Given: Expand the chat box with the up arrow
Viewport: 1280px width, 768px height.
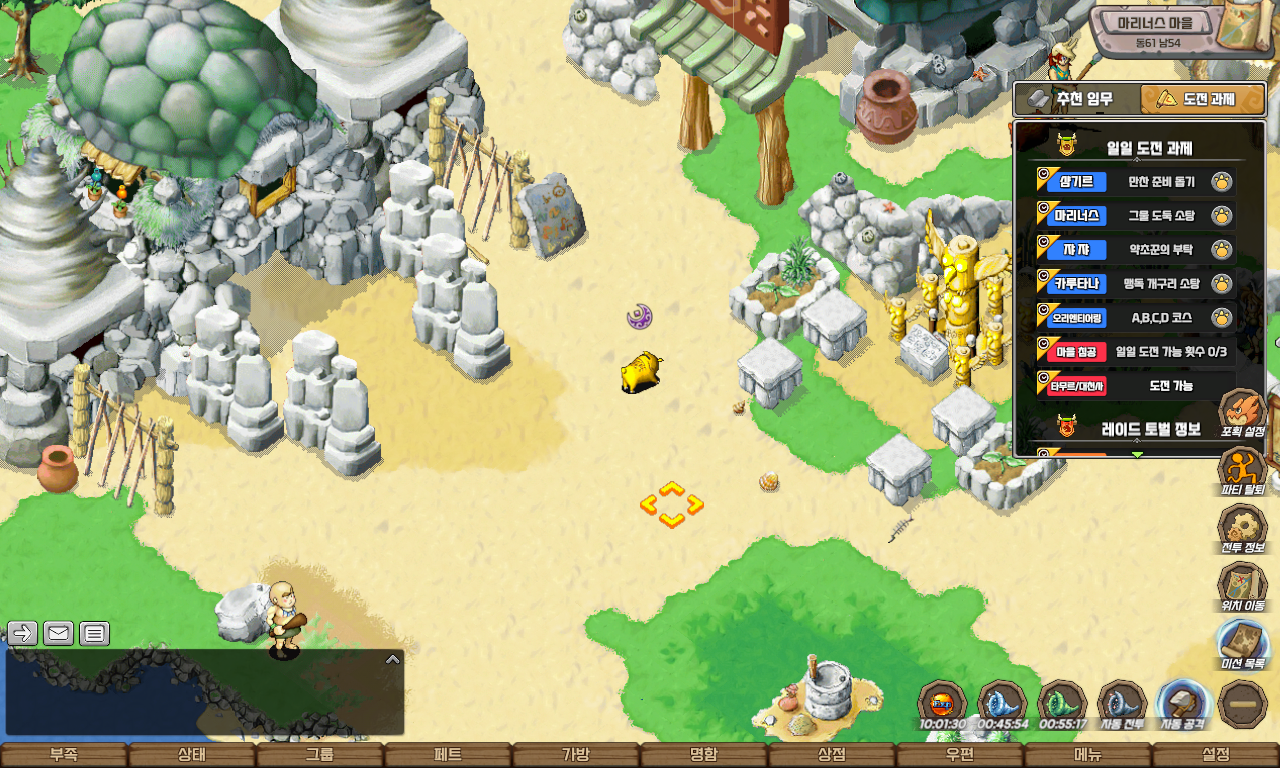Looking at the screenshot, I should (393, 659).
